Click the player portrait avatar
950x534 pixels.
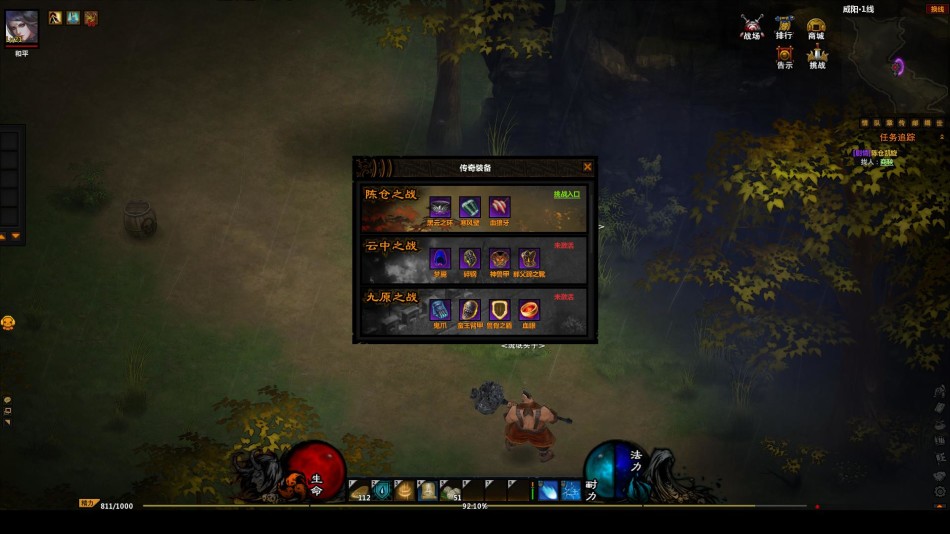coord(21,27)
